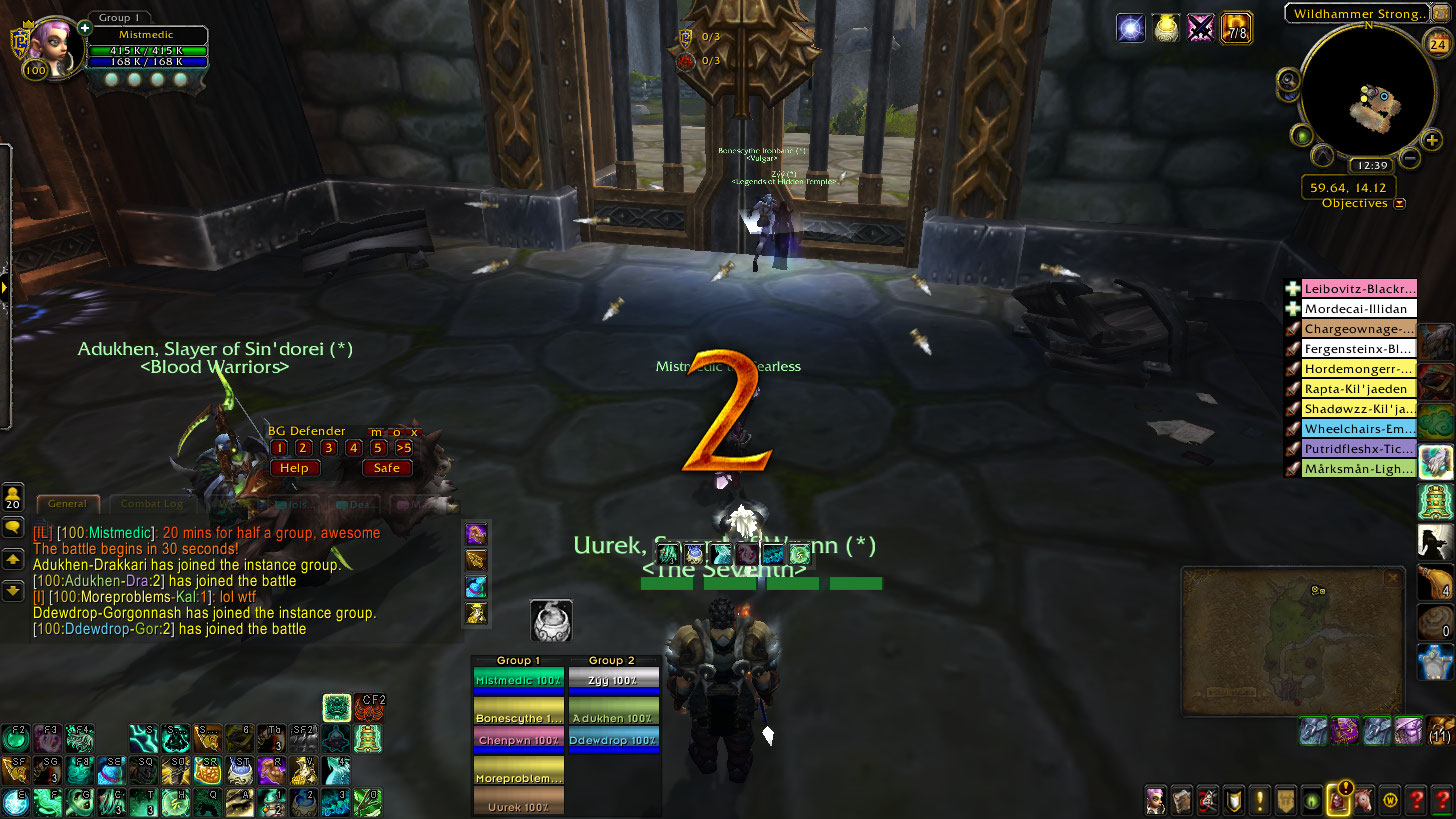Select the crossed swords buff icon

point(1200,27)
